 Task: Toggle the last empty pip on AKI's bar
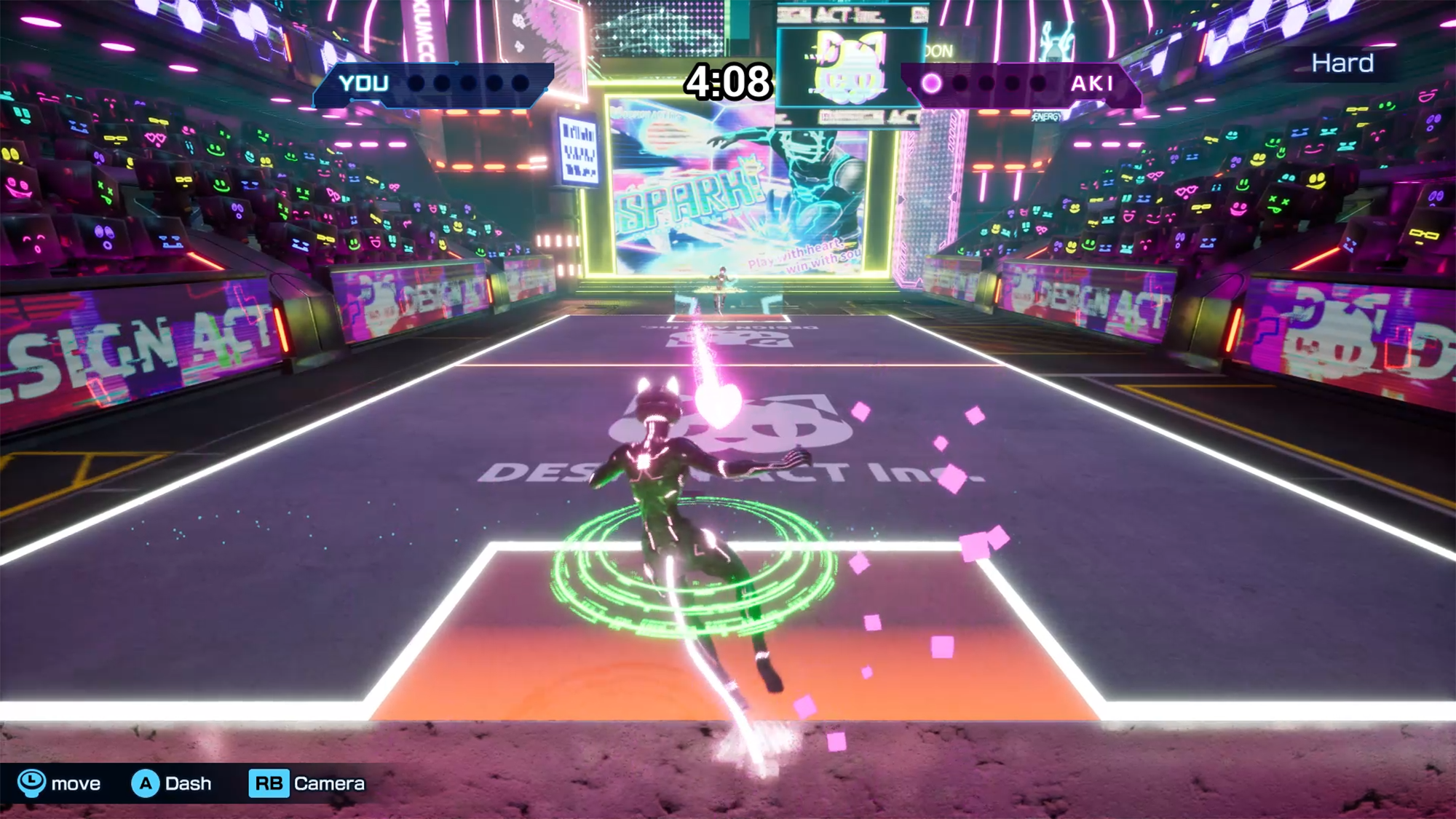click(1039, 82)
